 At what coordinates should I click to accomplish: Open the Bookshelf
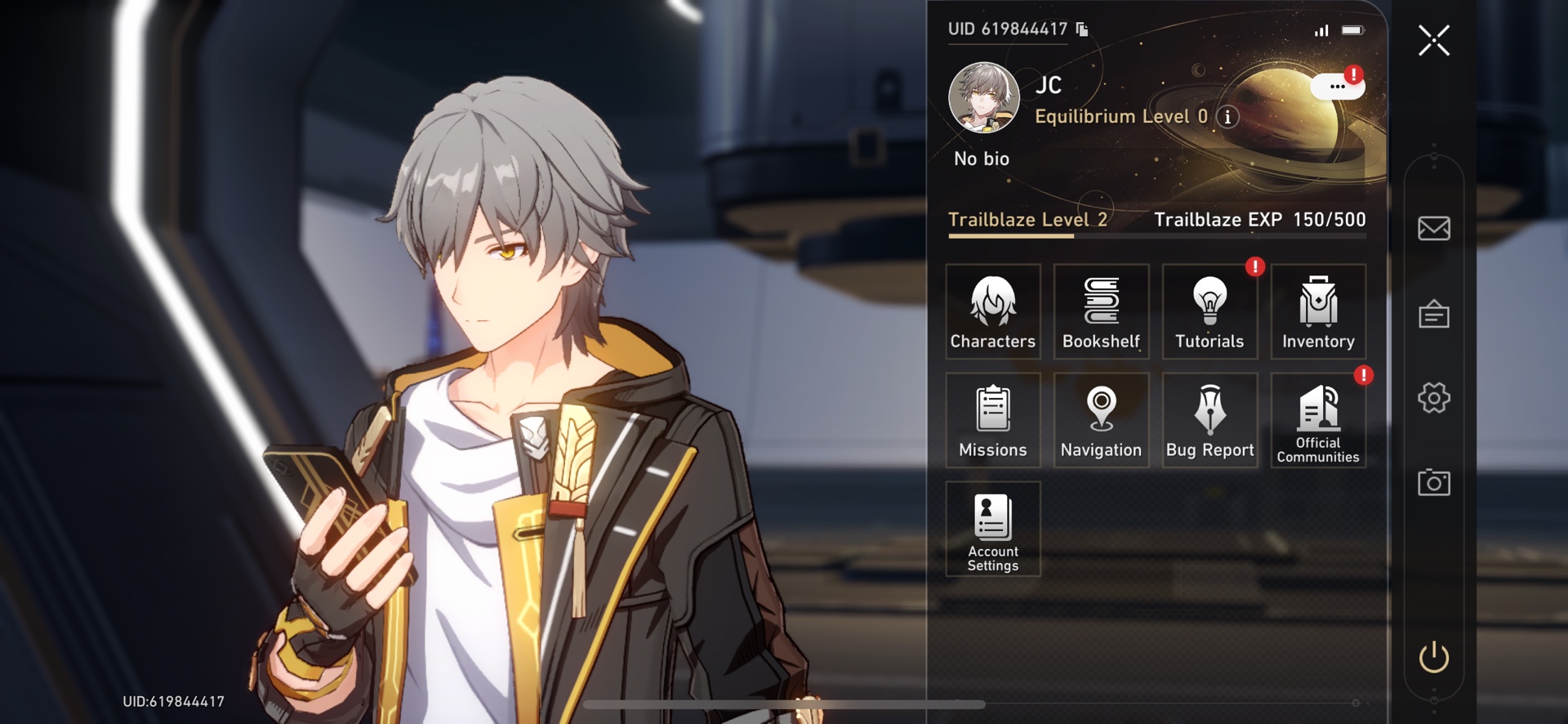click(x=1101, y=311)
